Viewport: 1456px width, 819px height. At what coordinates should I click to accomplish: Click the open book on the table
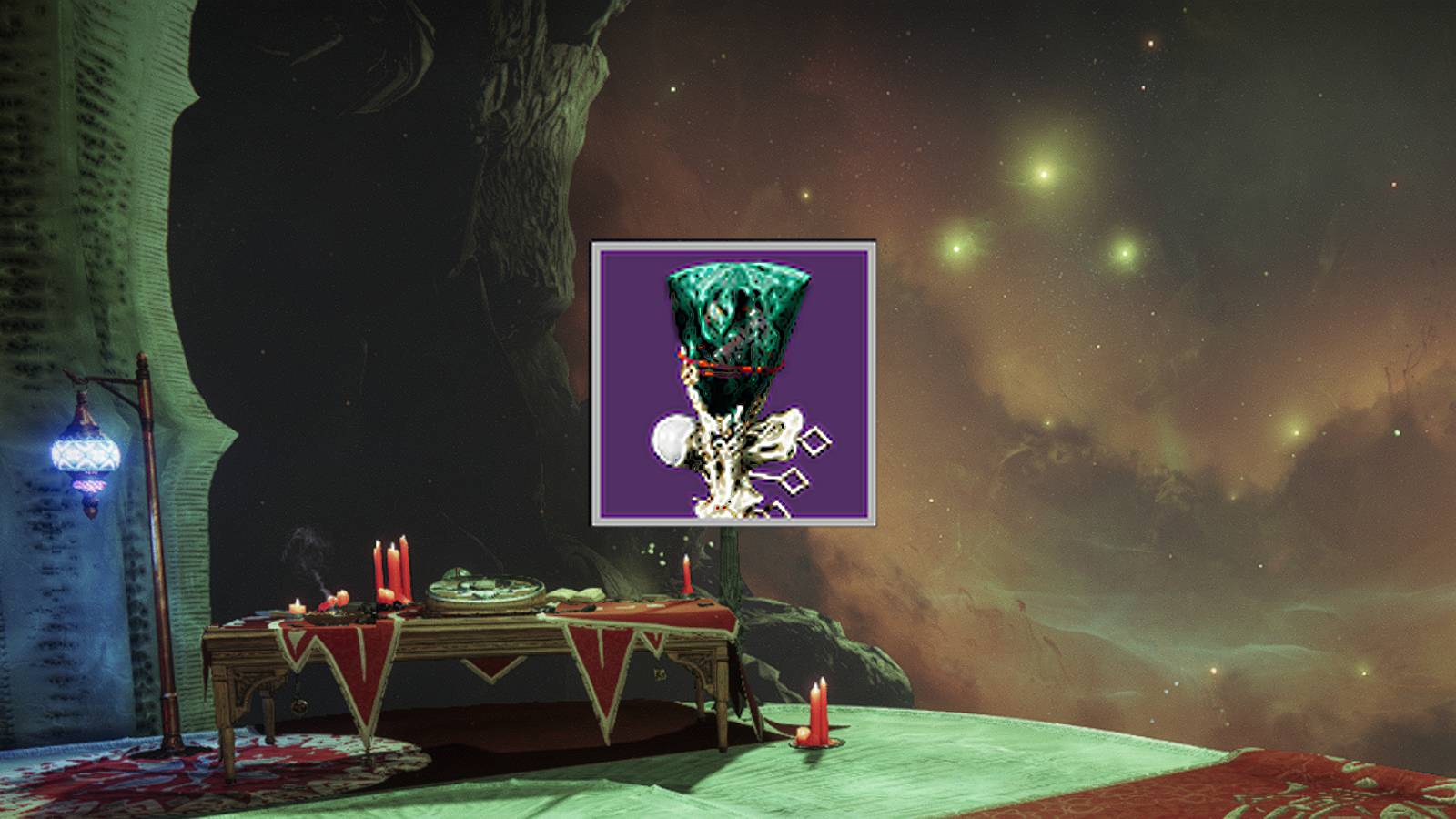point(577,594)
